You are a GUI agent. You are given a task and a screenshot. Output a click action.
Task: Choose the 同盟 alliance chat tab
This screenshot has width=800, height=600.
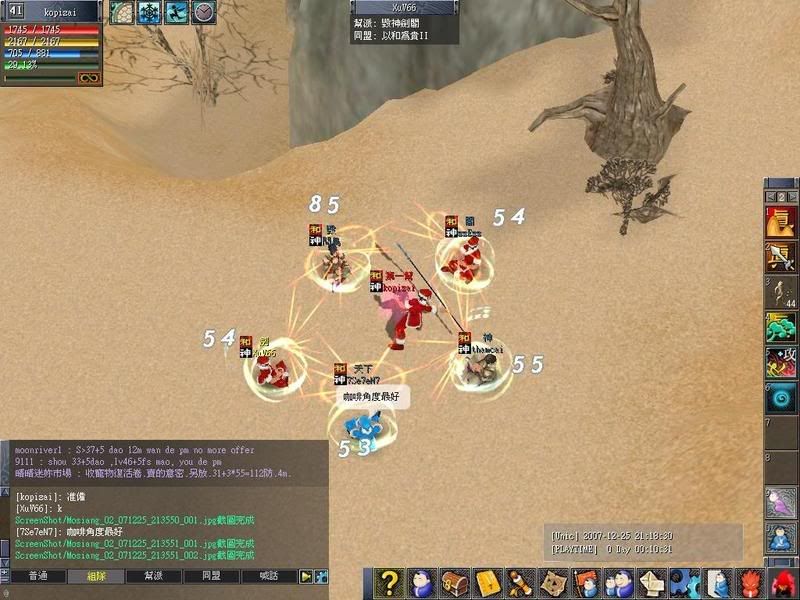pyautogui.click(x=212, y=577)
